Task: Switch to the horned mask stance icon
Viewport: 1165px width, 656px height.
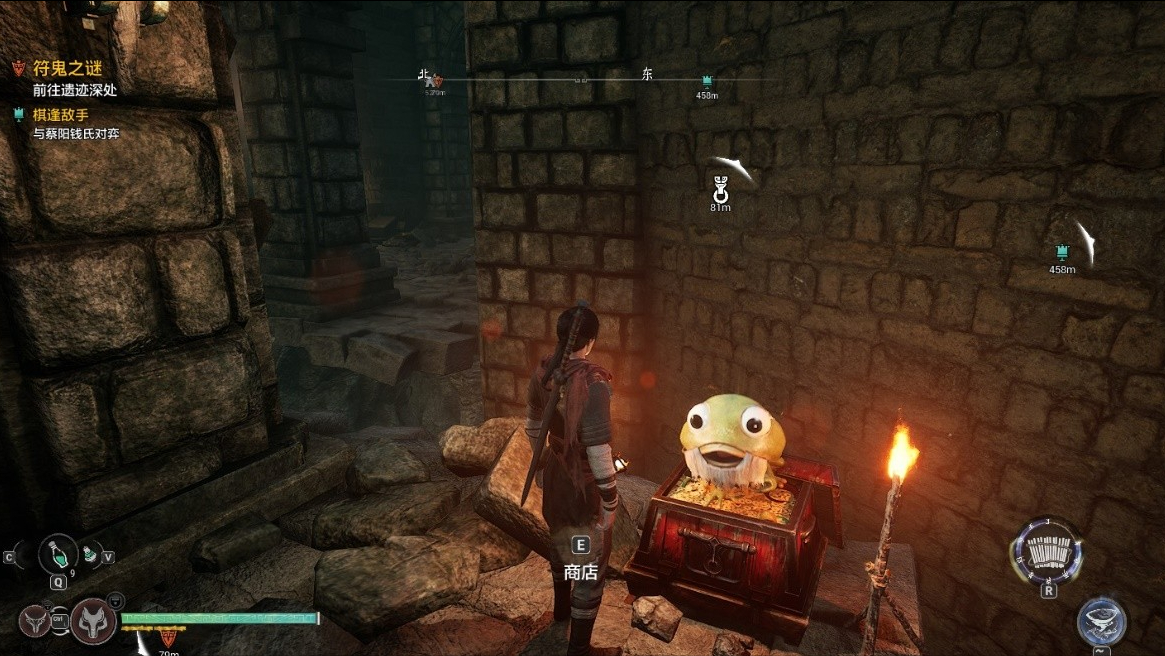Action: pos(33,620)
